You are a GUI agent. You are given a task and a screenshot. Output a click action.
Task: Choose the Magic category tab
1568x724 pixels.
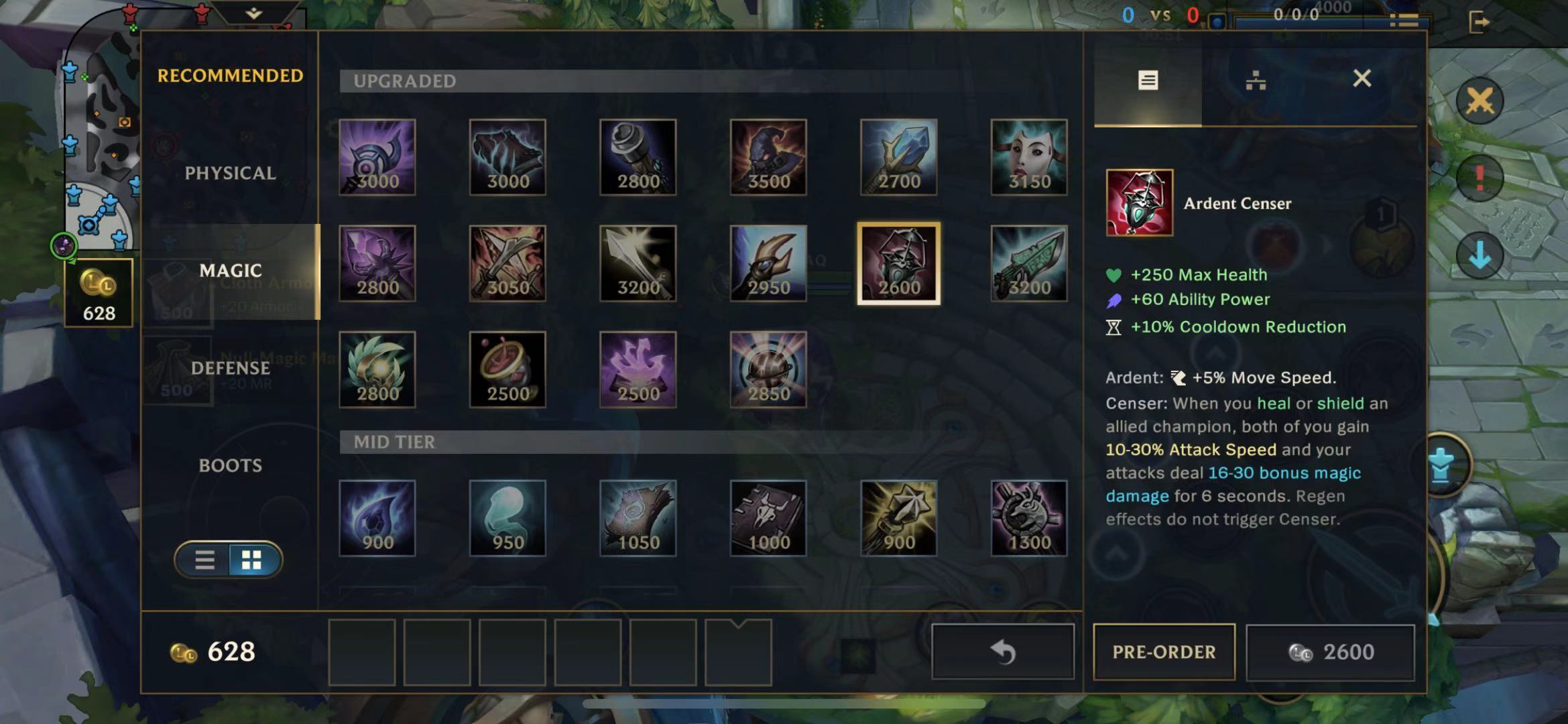230,271
